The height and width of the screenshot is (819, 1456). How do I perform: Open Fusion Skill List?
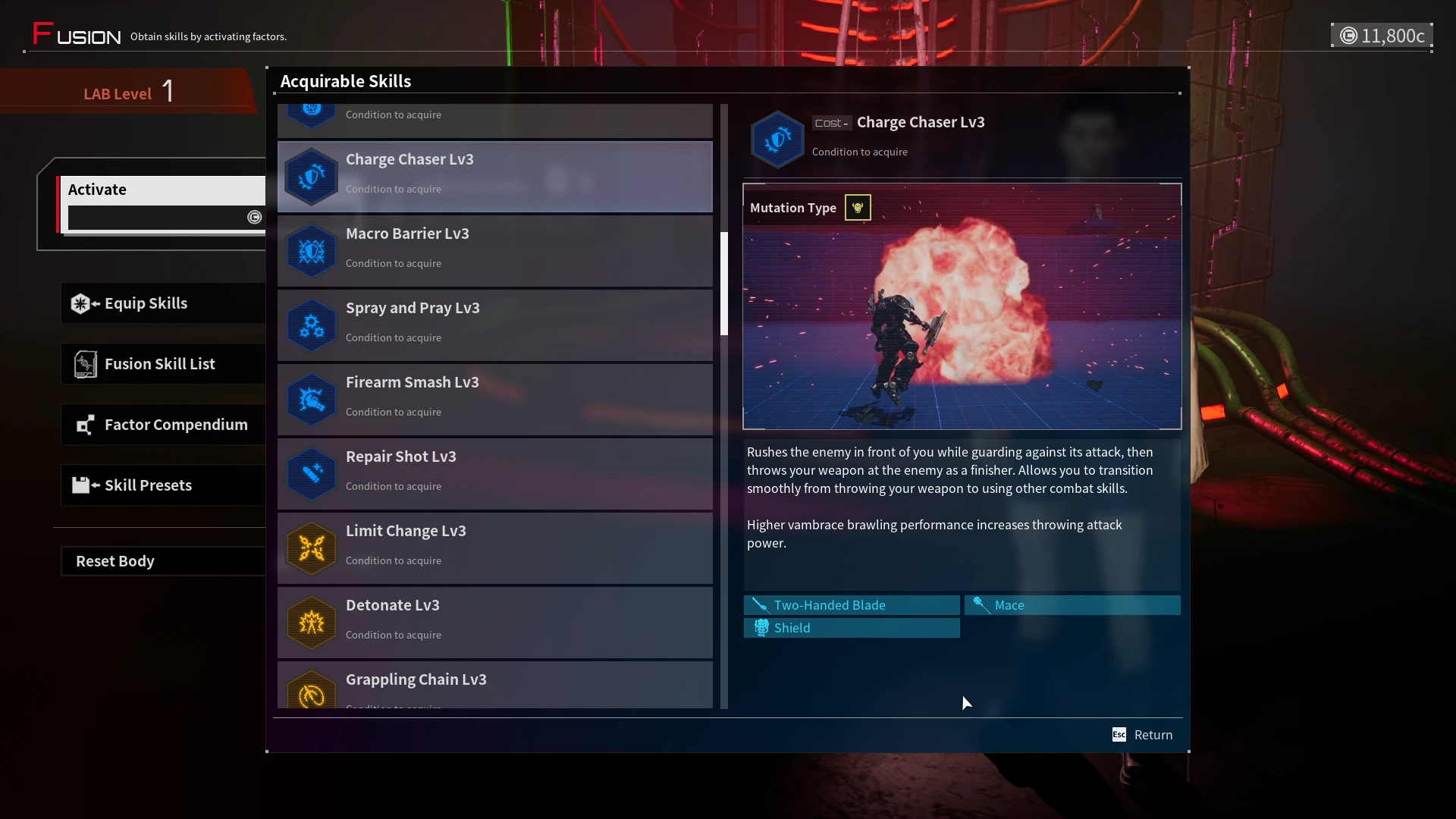pos(163,364)
